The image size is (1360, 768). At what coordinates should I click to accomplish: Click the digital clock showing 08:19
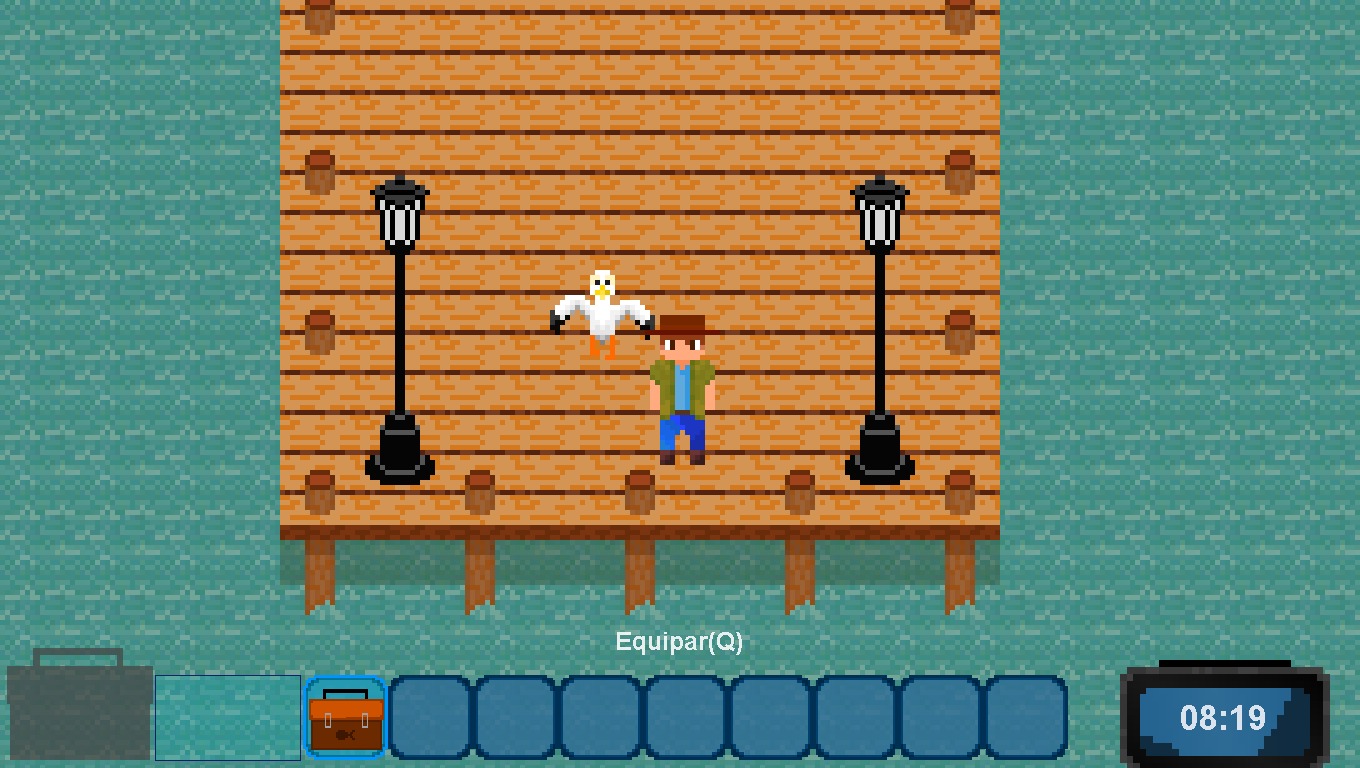click(x=1222, y=716)
